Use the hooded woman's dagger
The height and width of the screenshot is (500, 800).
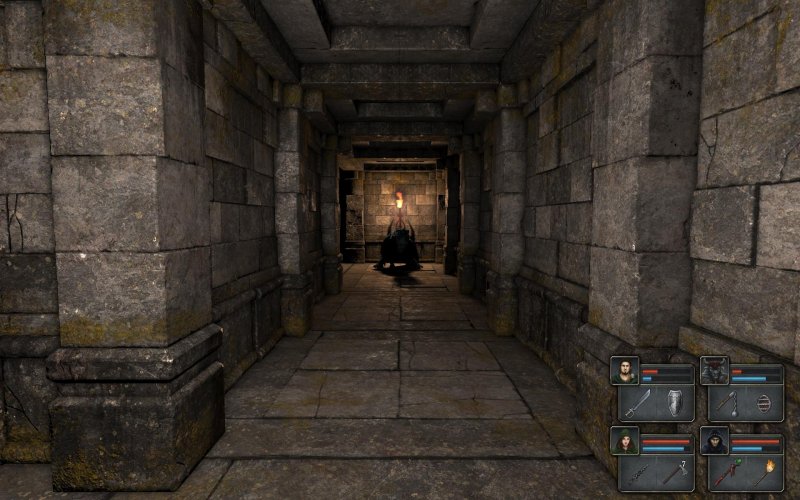click(637, 472)
